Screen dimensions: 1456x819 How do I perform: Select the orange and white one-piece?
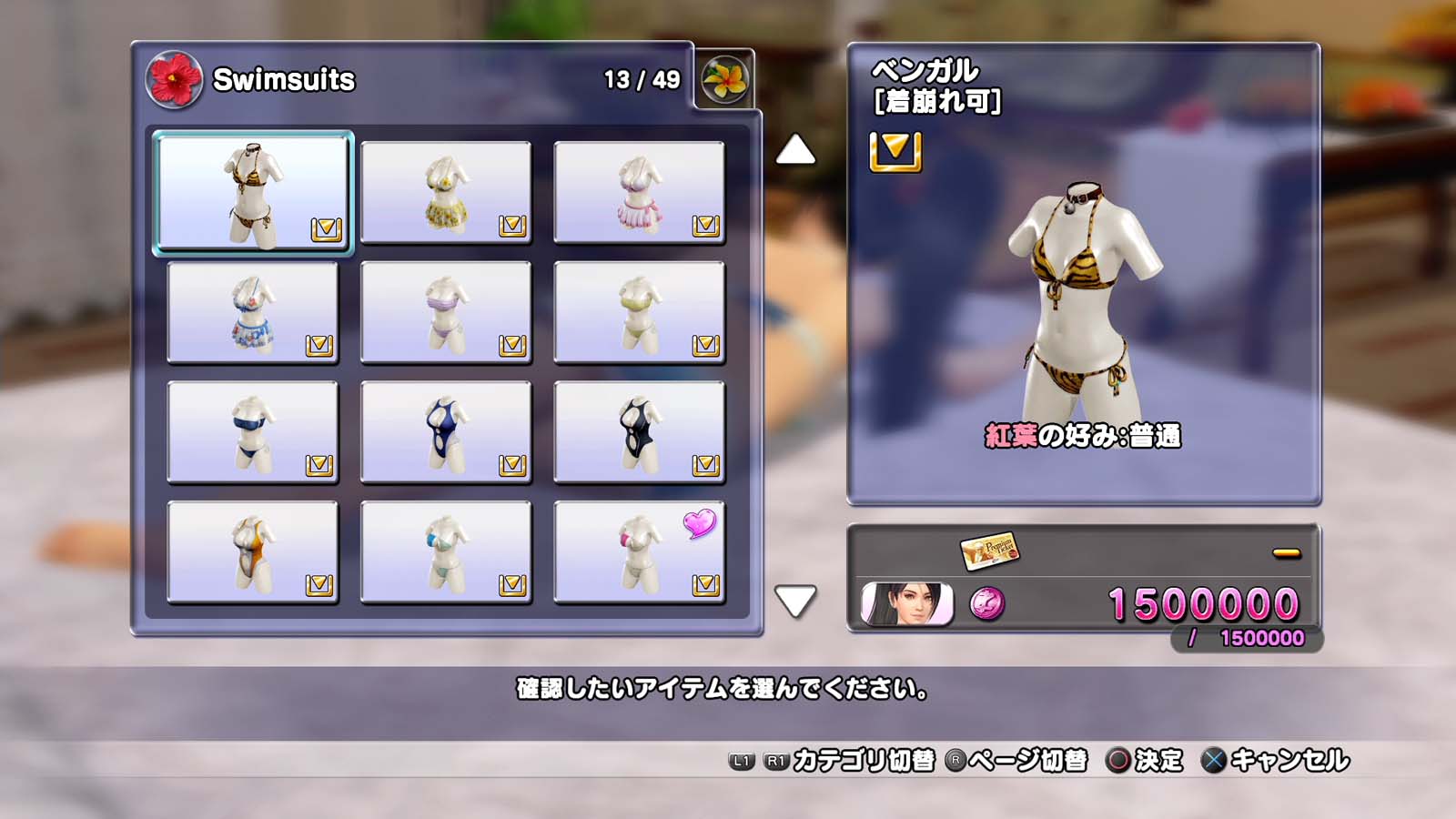tap(253, 553)
